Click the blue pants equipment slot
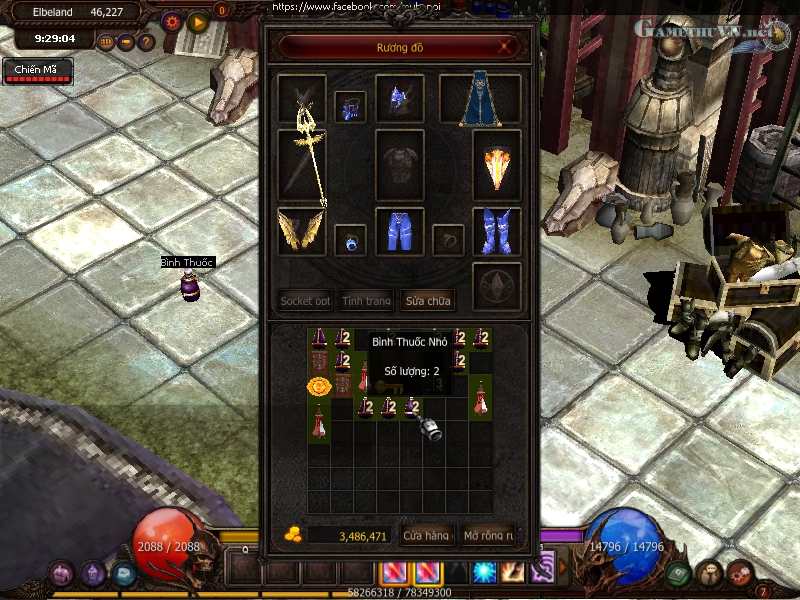 tap(400, 231)
